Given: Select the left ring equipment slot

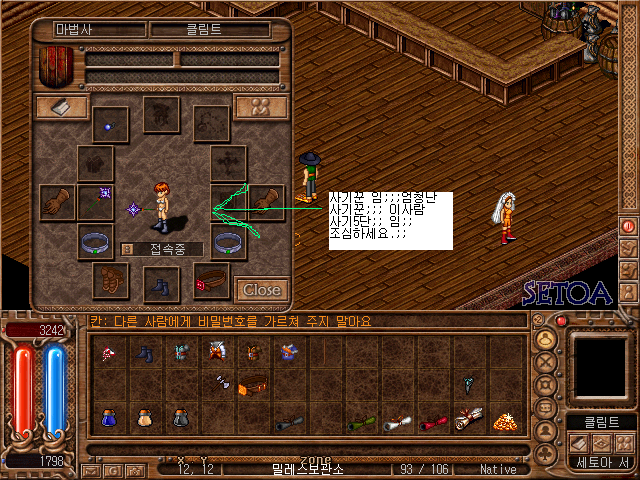Looking at the screenshot, I should coord(96,241).
